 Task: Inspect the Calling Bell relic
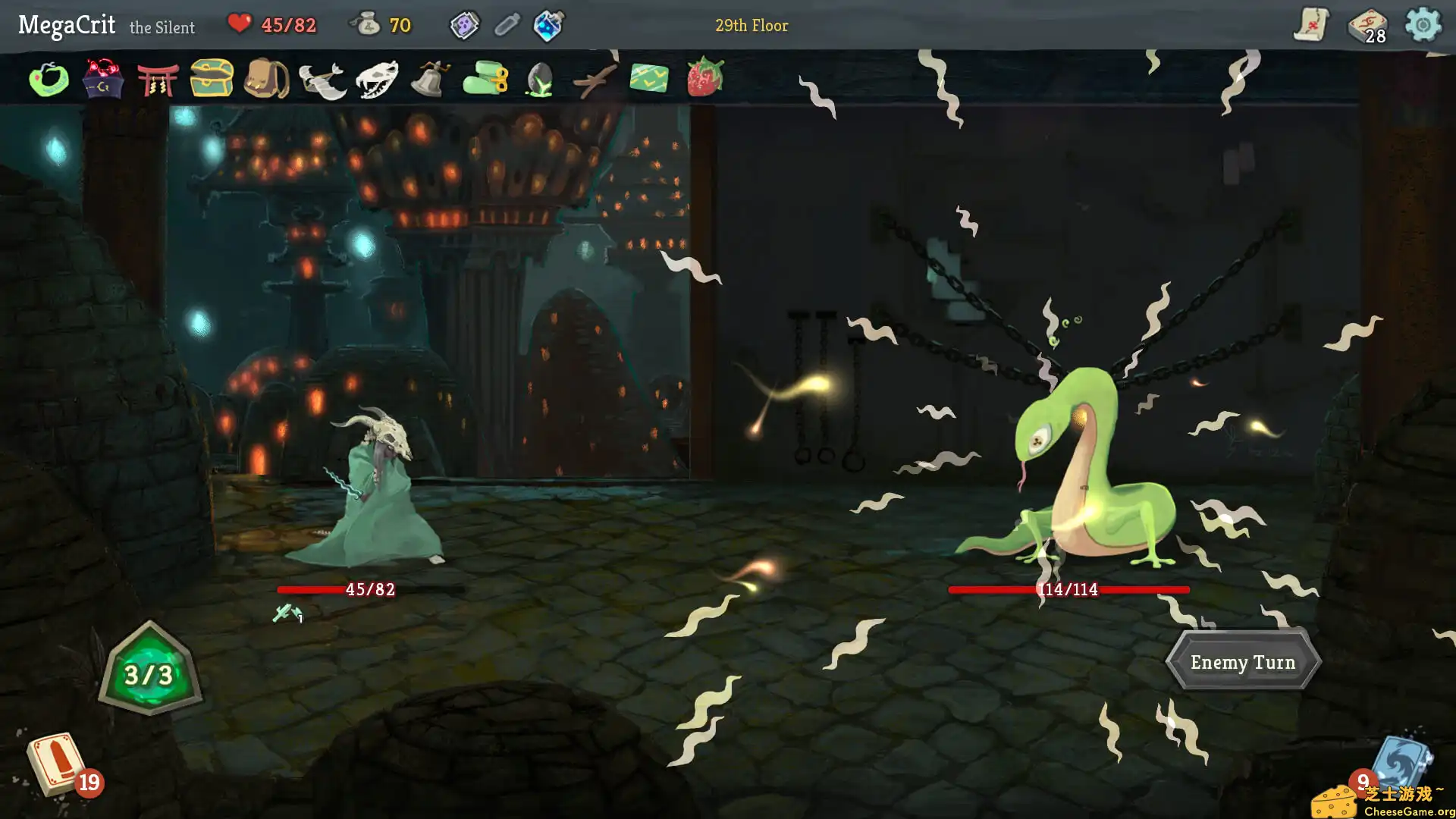(428, 80)
